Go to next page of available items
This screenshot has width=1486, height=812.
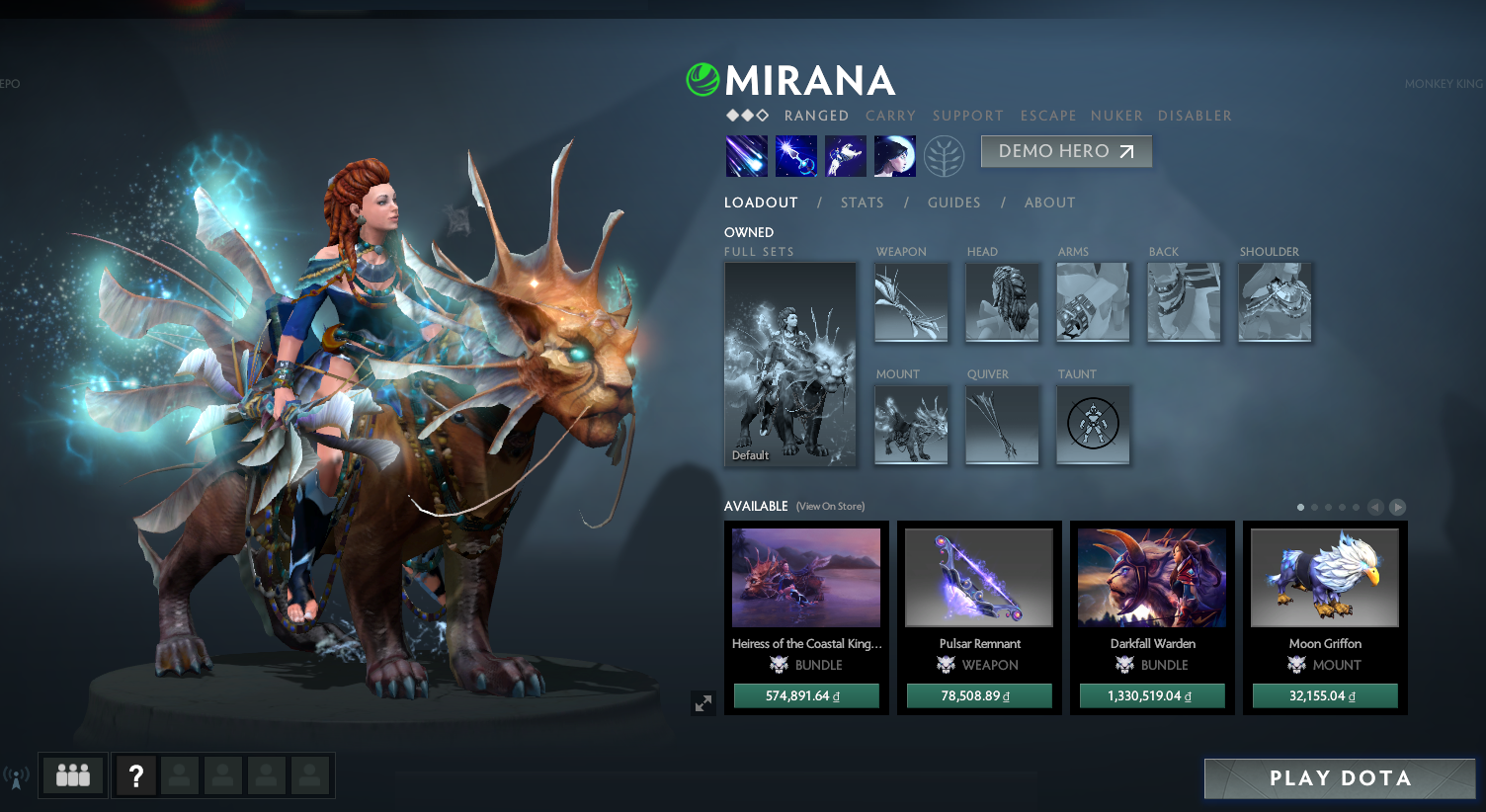pos(1397,507)
